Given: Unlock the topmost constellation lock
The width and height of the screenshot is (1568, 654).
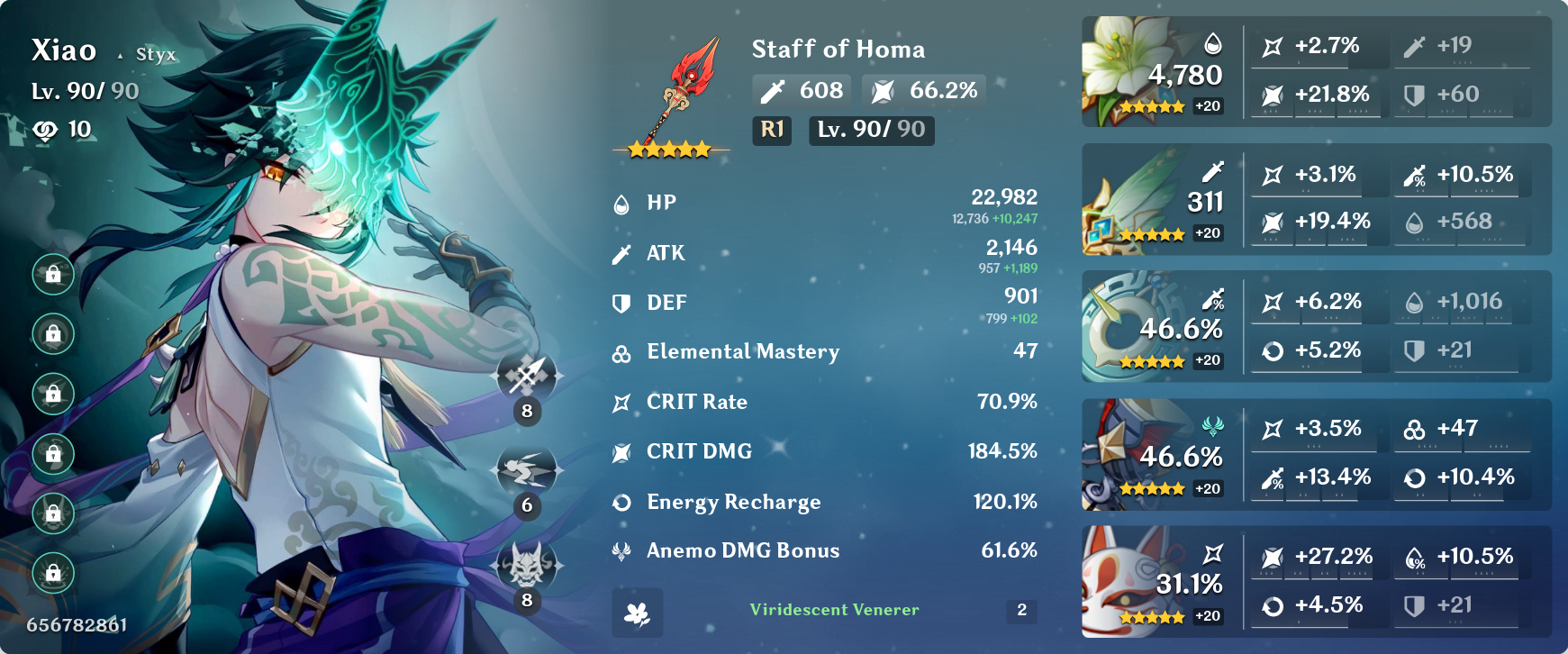Looking at the screenshot, I should point(52,275).
